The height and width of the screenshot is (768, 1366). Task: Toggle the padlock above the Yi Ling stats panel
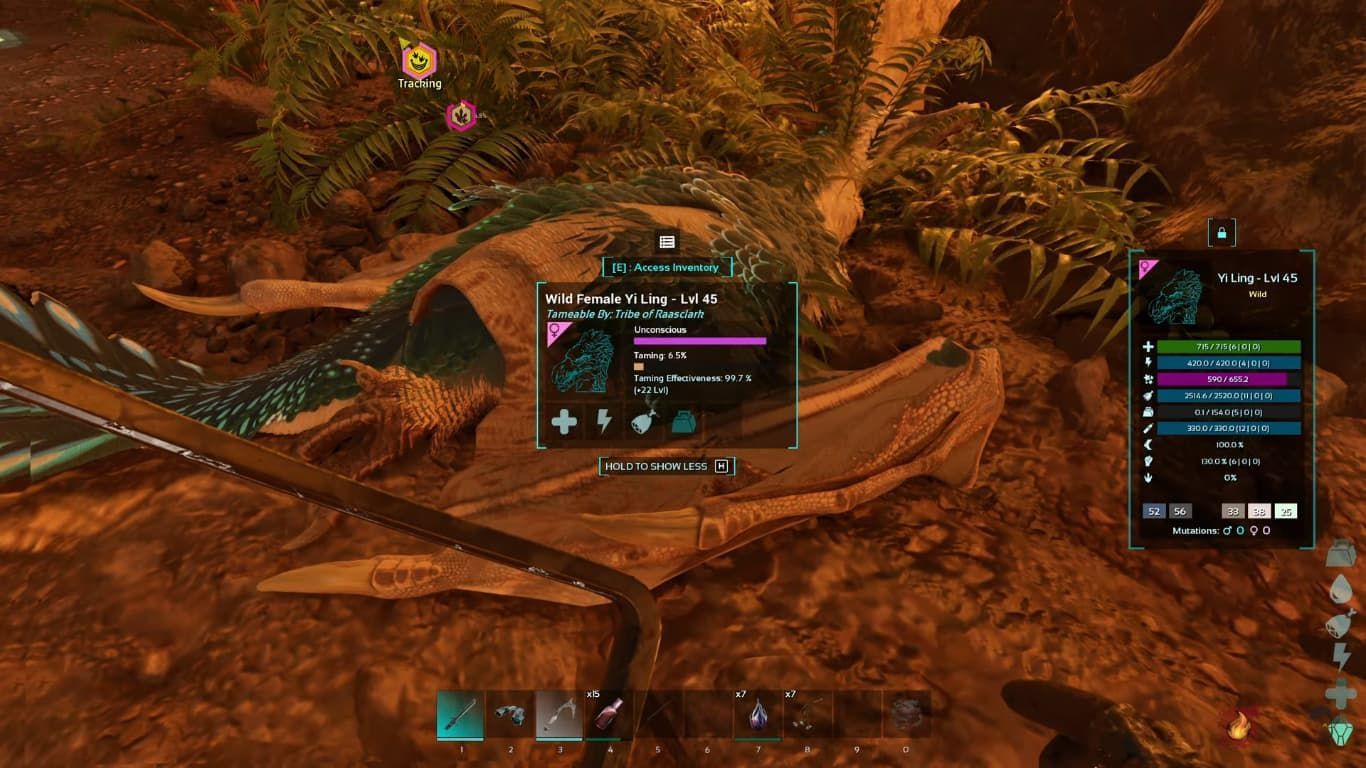[x=1222, y=231]
